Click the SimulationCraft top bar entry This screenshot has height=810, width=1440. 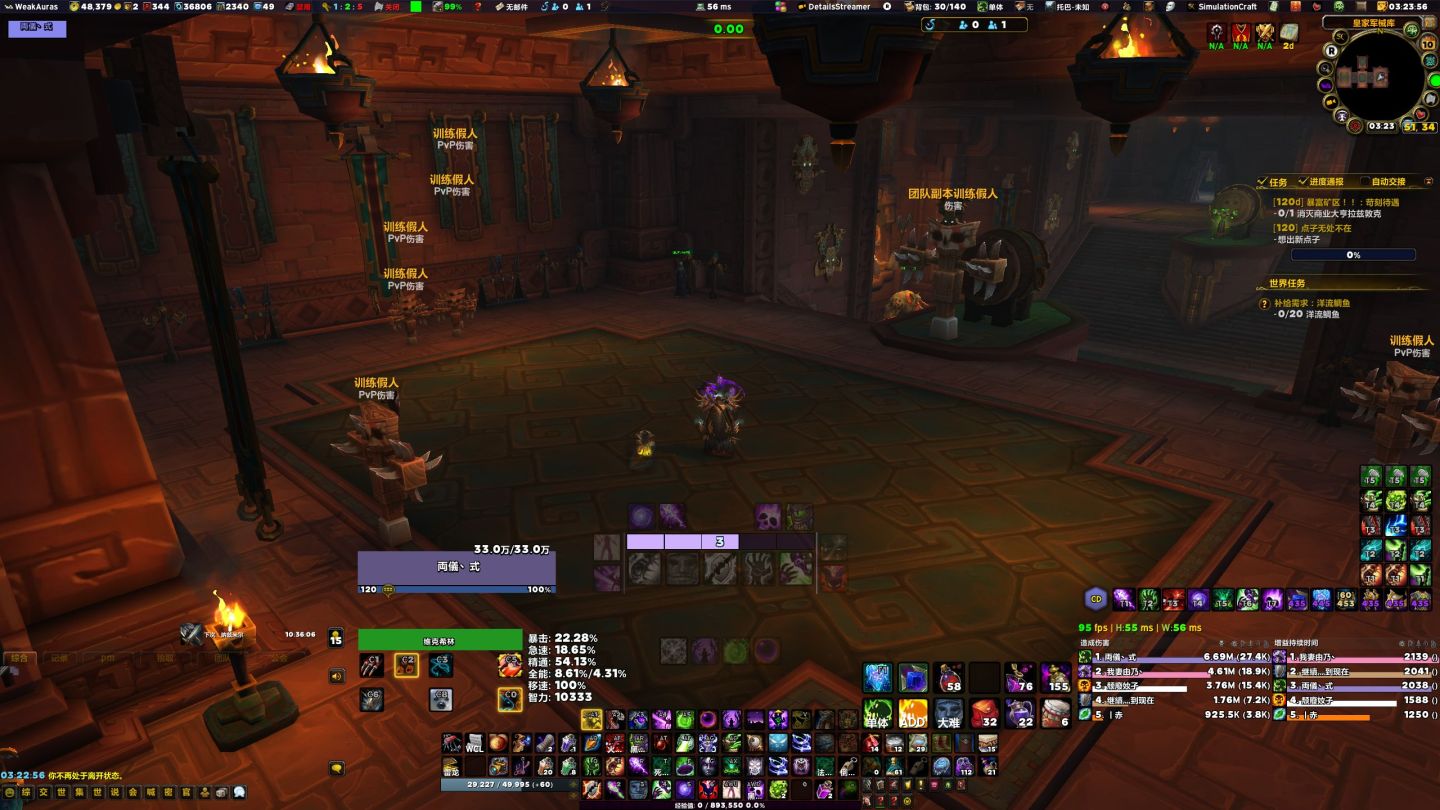[x=1227, y=6]
